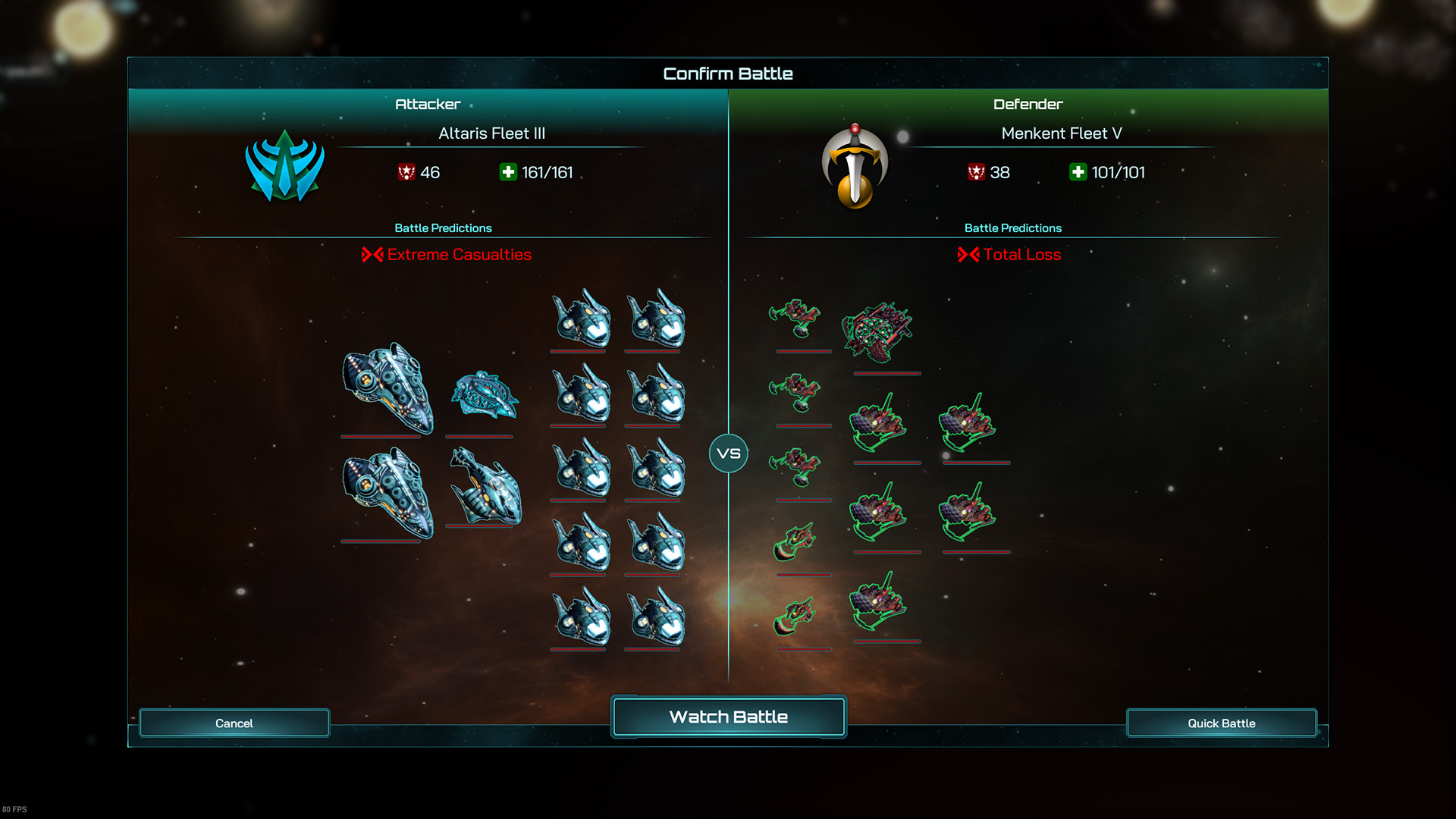Viewport: 1456px width, 819px height.
Task: Start the Watch Battle option
Action: click(728, 717)
